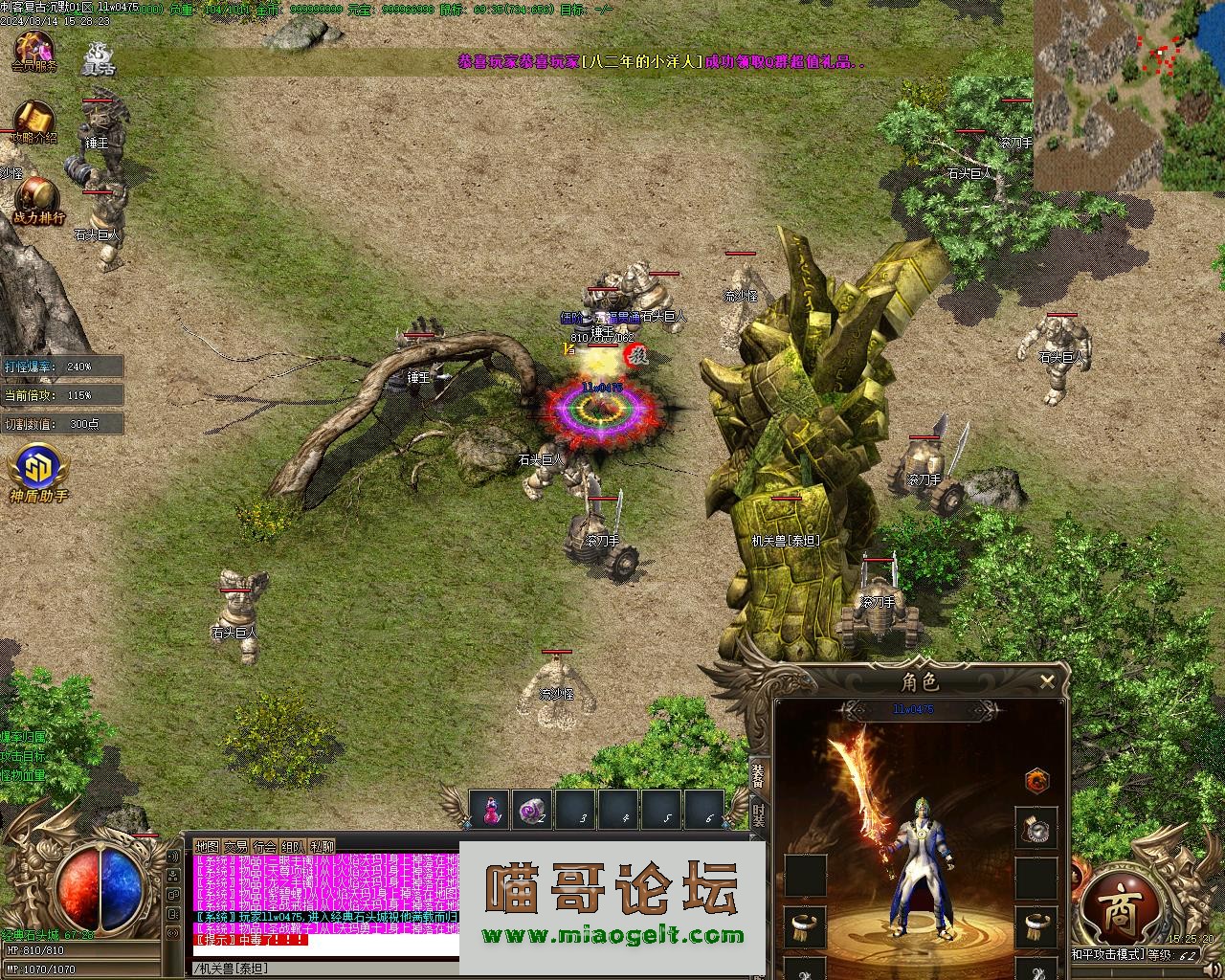Switch to the 装备 equipment tab

pyautogui.click(x=758, y=775)
